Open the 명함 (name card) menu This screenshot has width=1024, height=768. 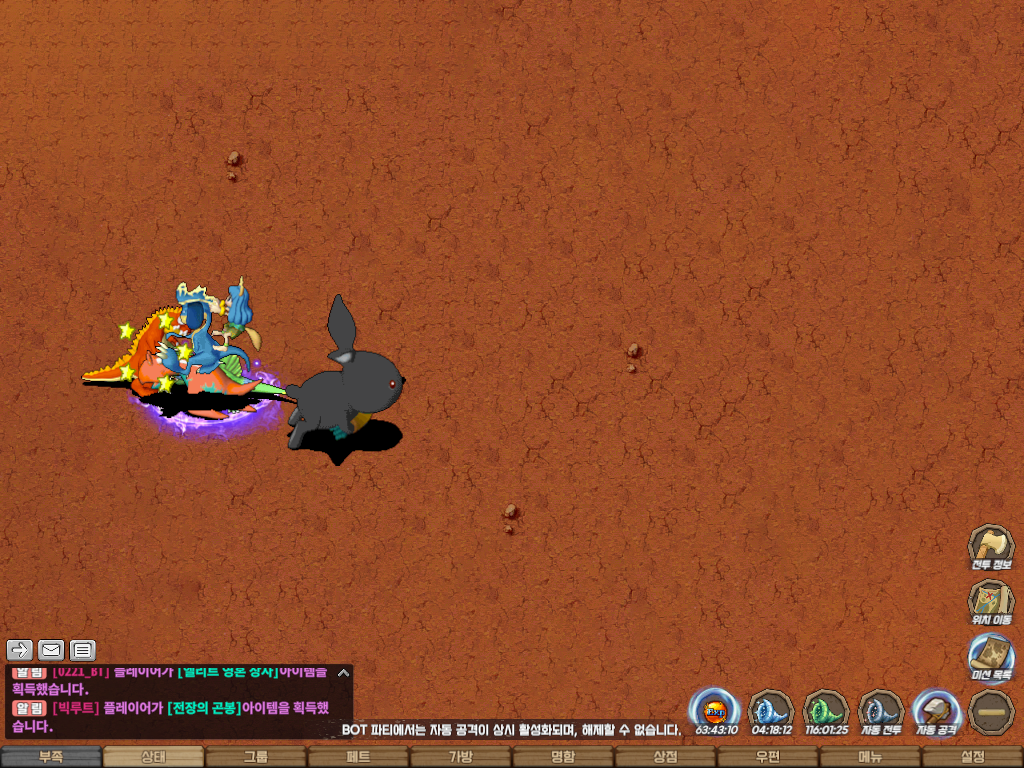point(563,757)
